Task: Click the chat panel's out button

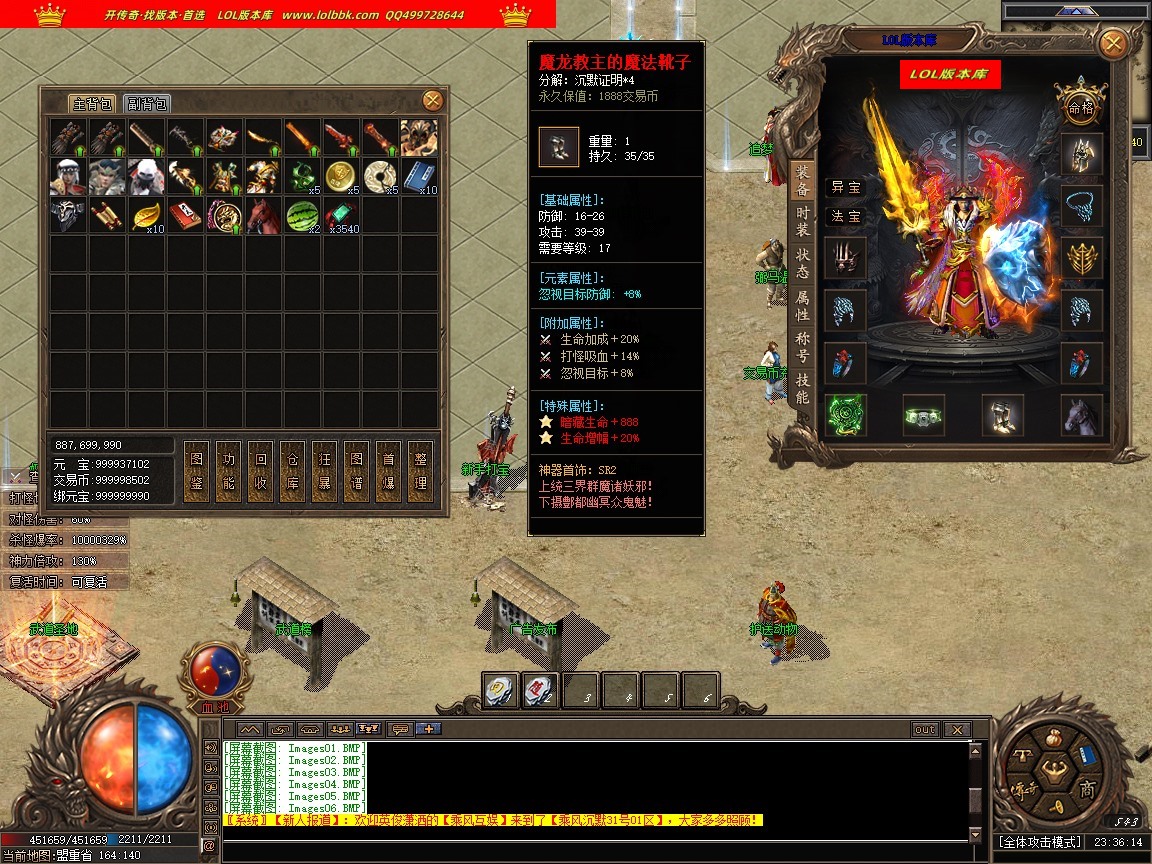Action: (x=925, y=730)
